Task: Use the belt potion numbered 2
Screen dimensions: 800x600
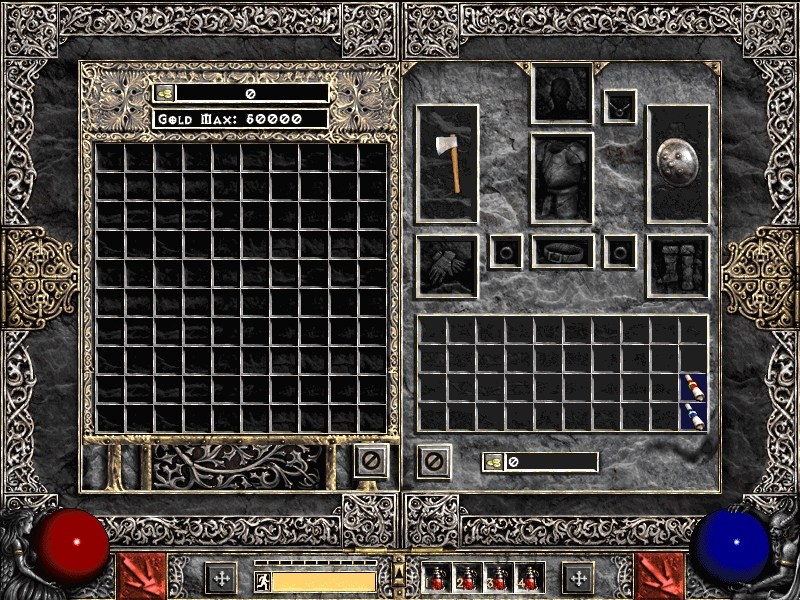Action: 468,578
